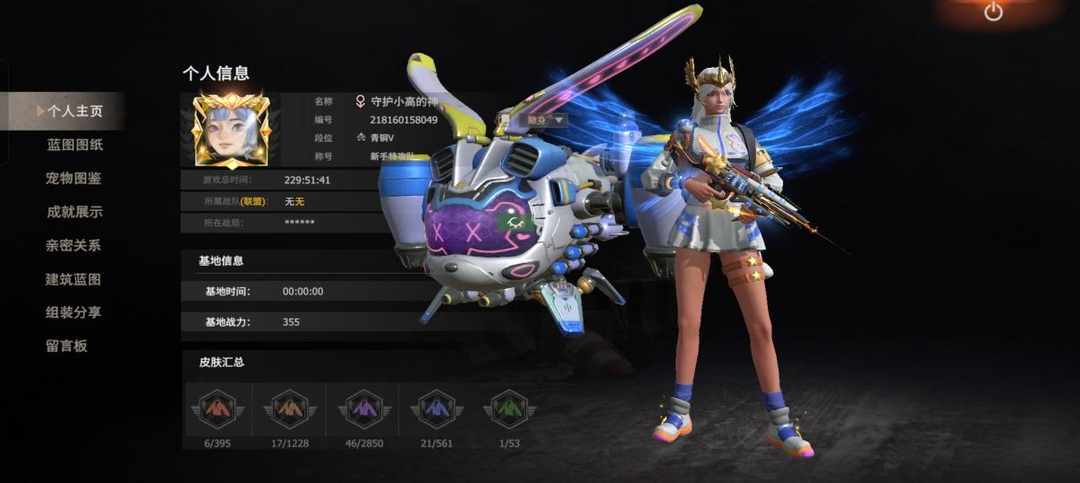This screenshot has height=483, width=1080.
Task: Click the player avatar portrait
Action: point(231,131)
